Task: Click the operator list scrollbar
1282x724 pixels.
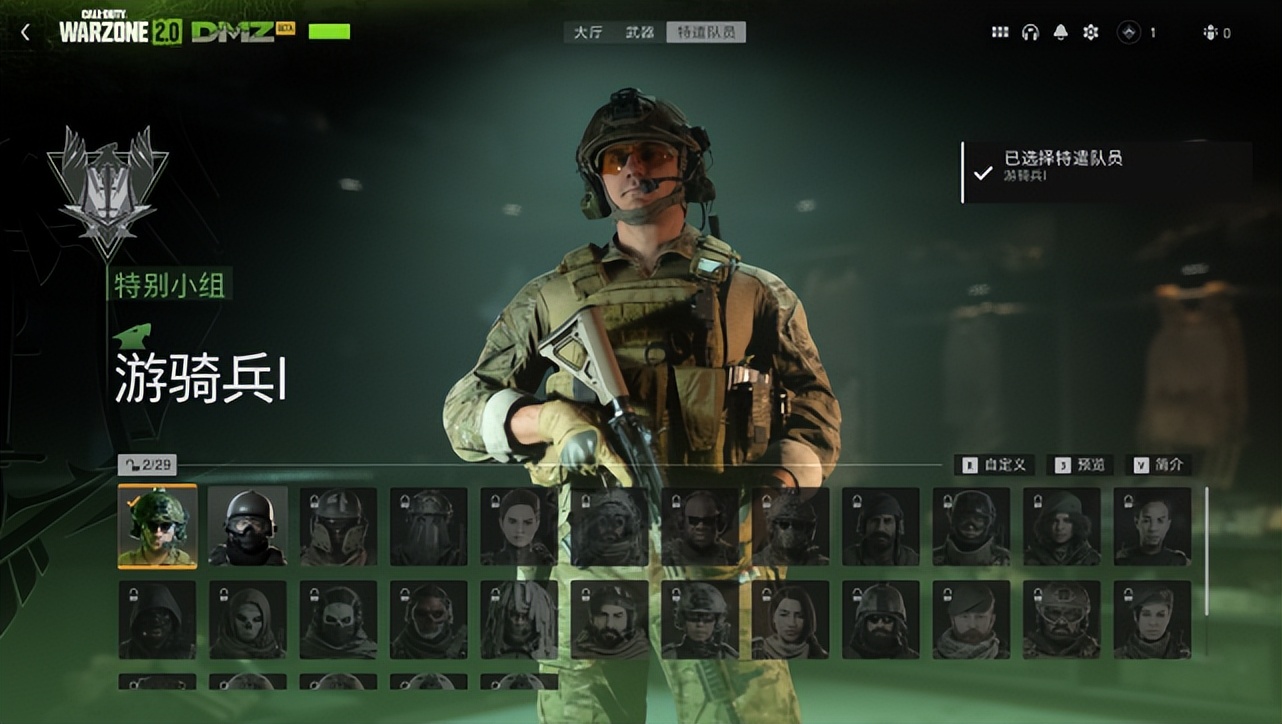Action: pos(1206,550)
